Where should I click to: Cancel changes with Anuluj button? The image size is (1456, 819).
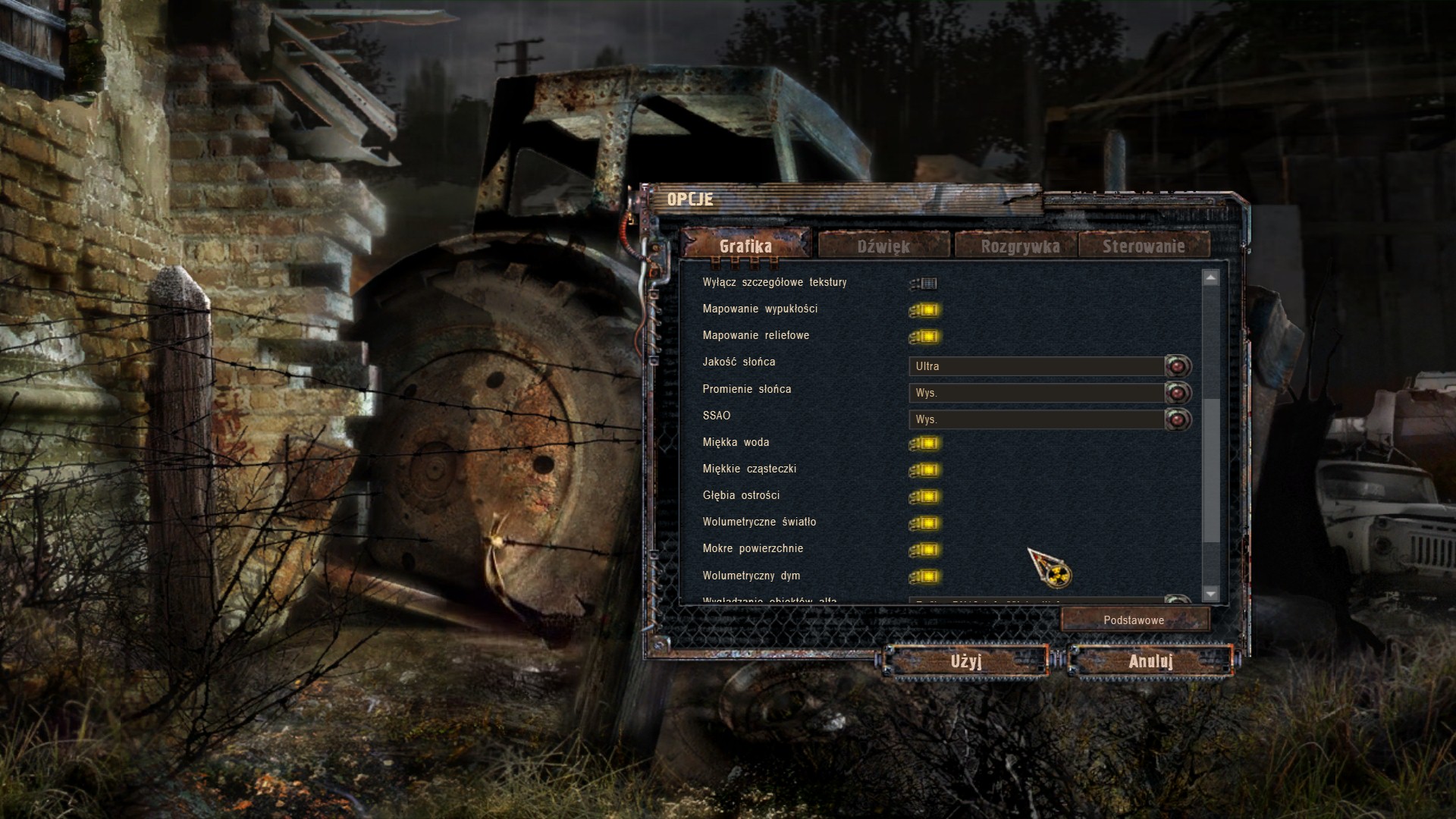1150,661
